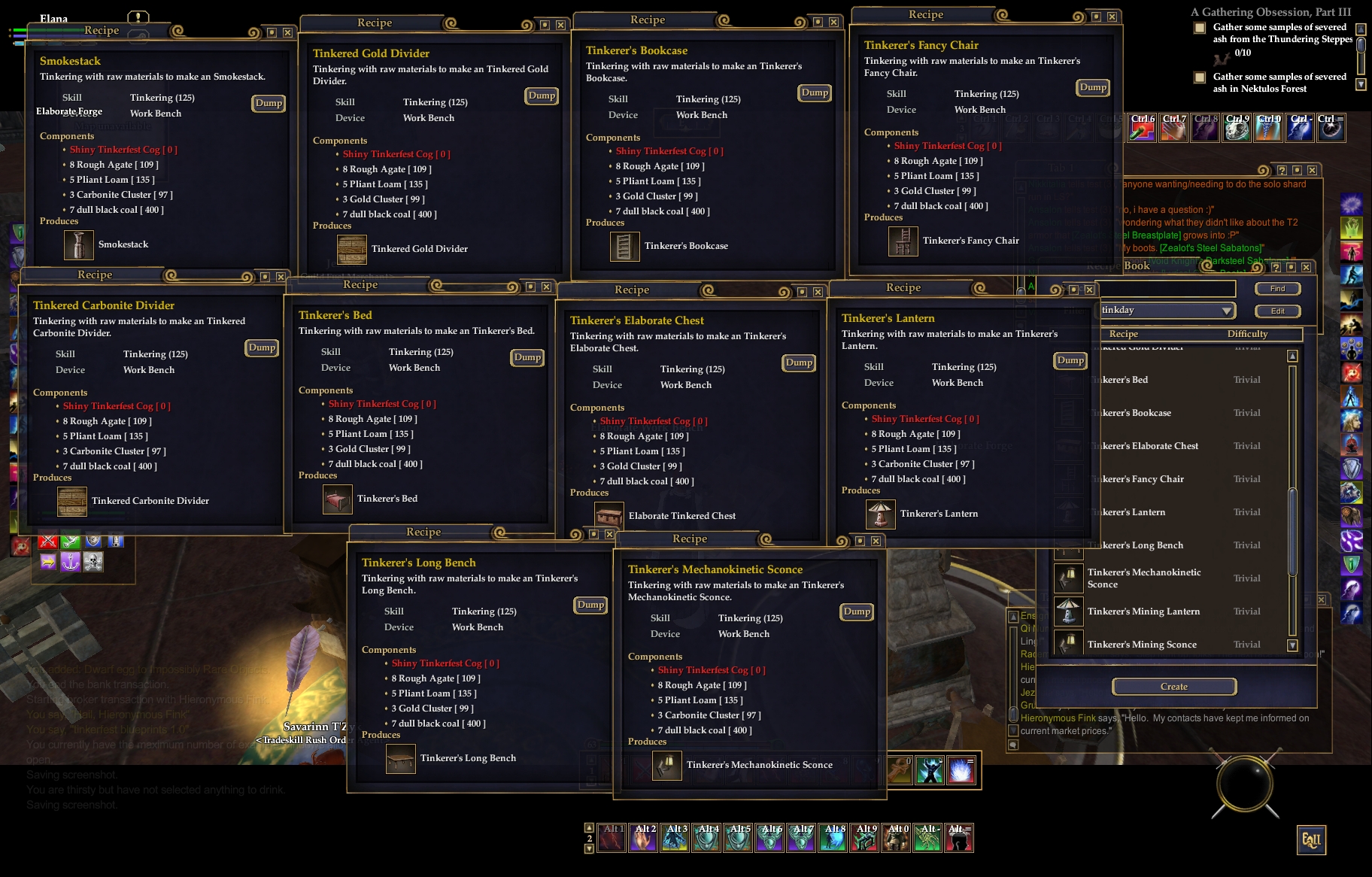Screen dimensions: 1372x877
Task: Select Tinkerer's Mining Lantern recipe row
Action: (x=1143, y=611)
